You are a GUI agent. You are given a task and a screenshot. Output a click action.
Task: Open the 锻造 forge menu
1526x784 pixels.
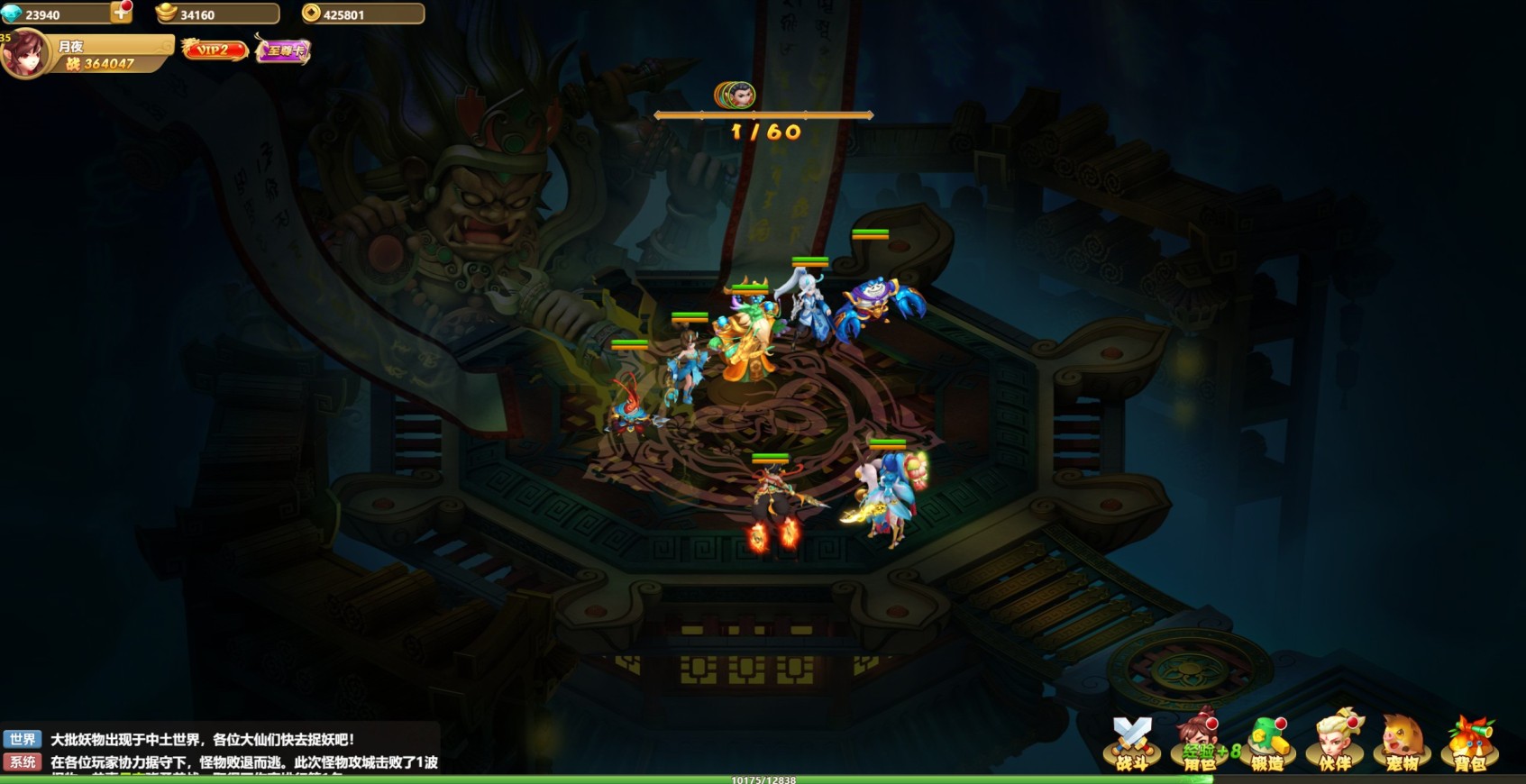1267,744
